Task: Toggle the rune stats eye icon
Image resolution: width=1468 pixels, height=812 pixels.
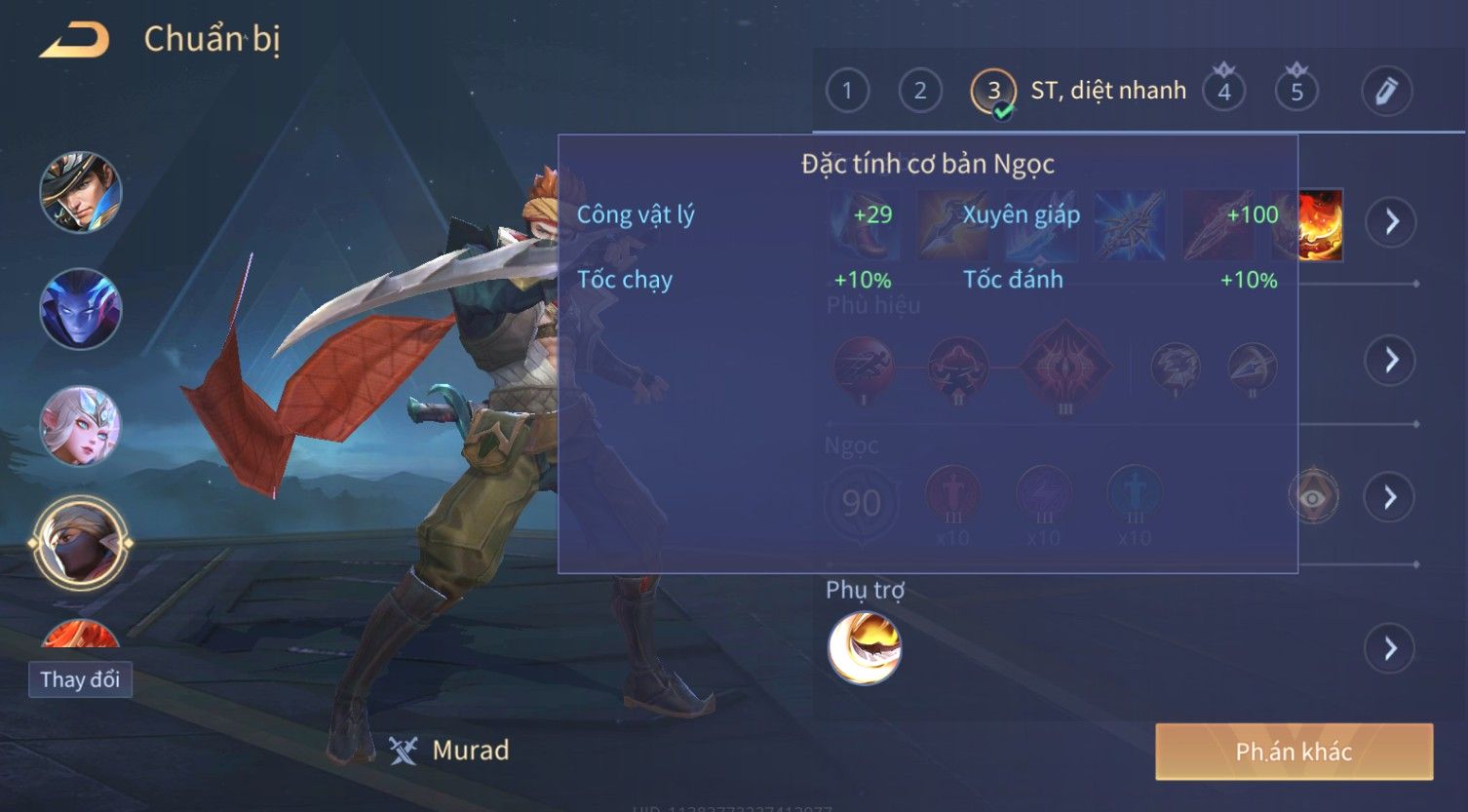Action: [1313, 498]
